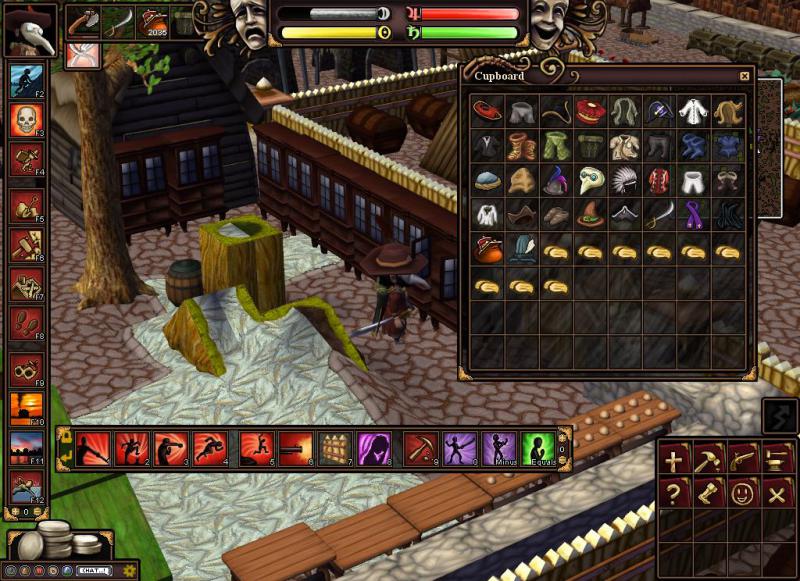
Task: Close the Cupboard window
Action: 744,76
